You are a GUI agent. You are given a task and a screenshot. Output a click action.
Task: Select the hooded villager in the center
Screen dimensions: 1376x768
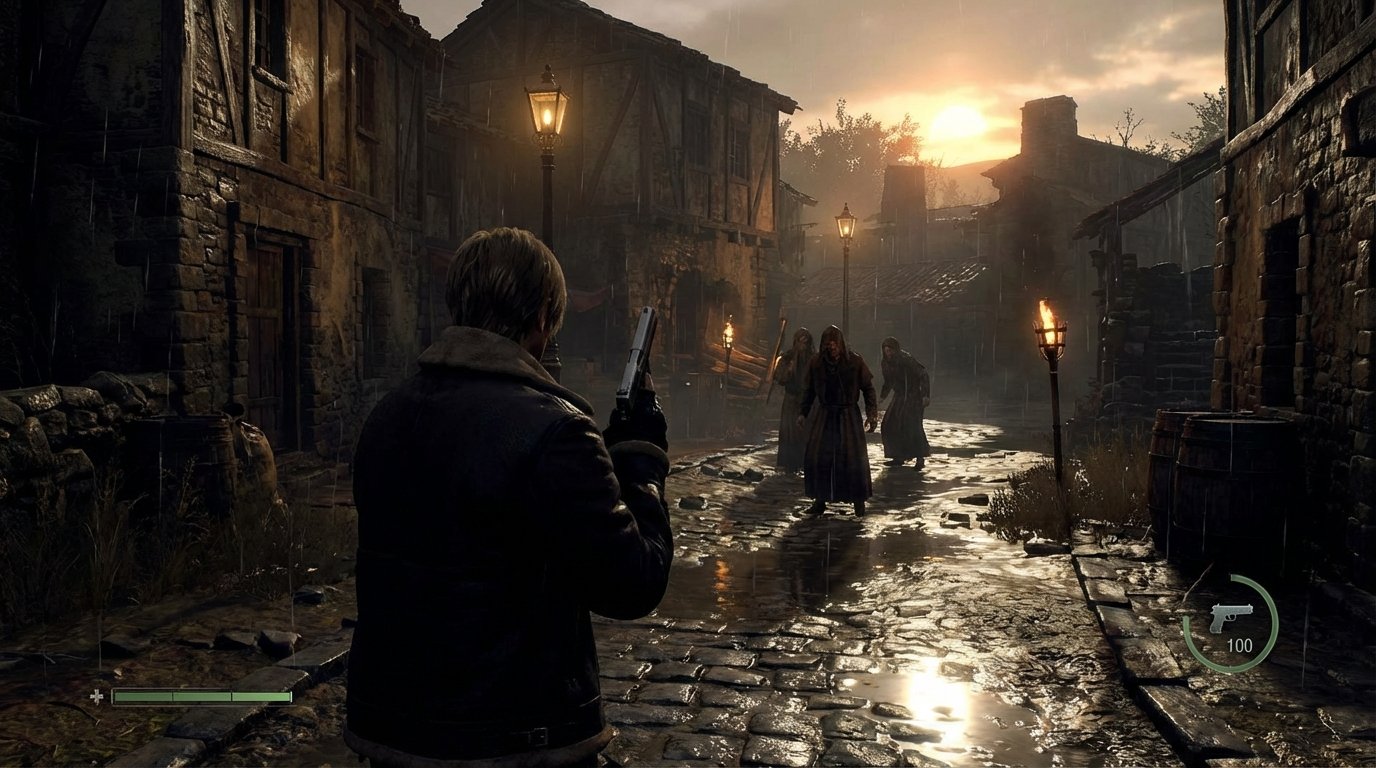835,410
